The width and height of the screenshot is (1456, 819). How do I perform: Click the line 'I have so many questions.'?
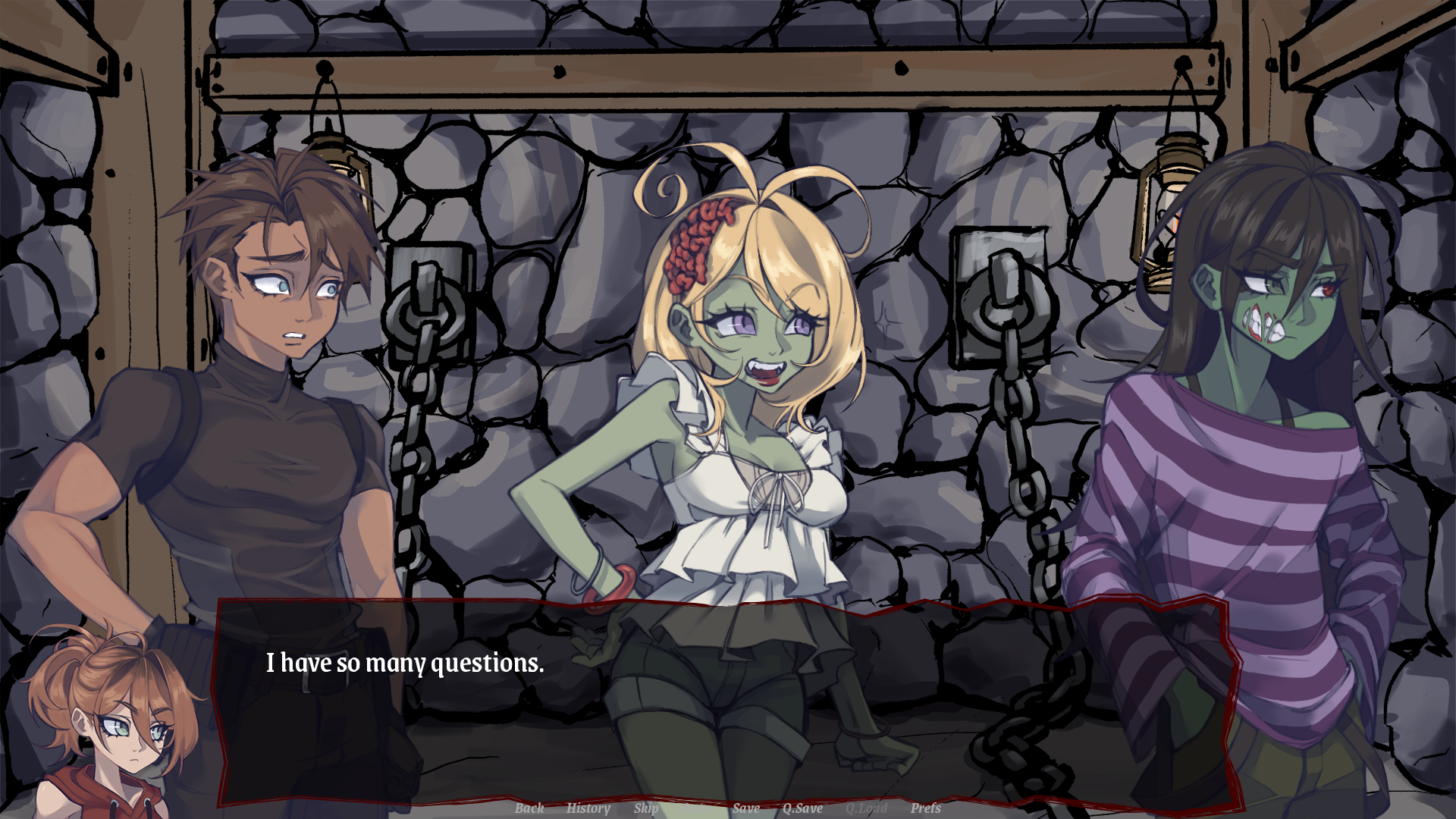404,664
